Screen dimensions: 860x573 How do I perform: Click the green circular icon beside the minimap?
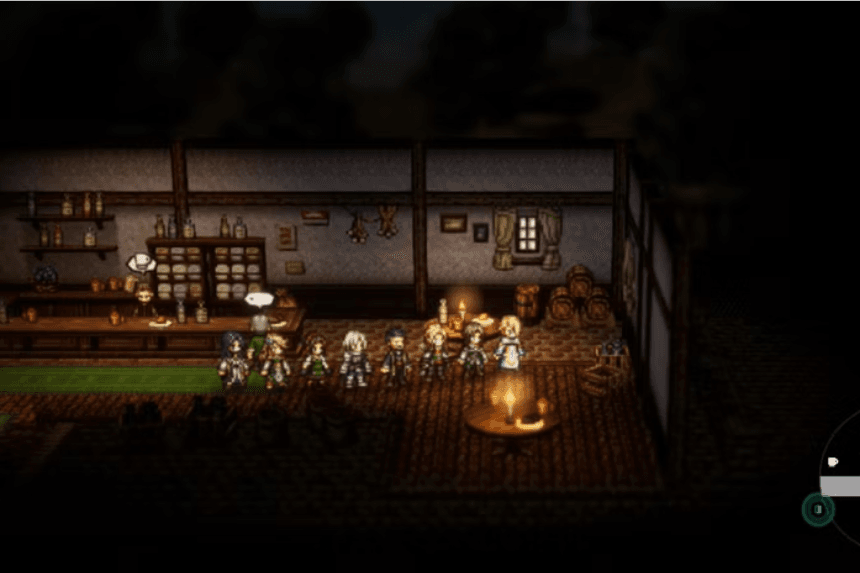[x=817, y=509]
